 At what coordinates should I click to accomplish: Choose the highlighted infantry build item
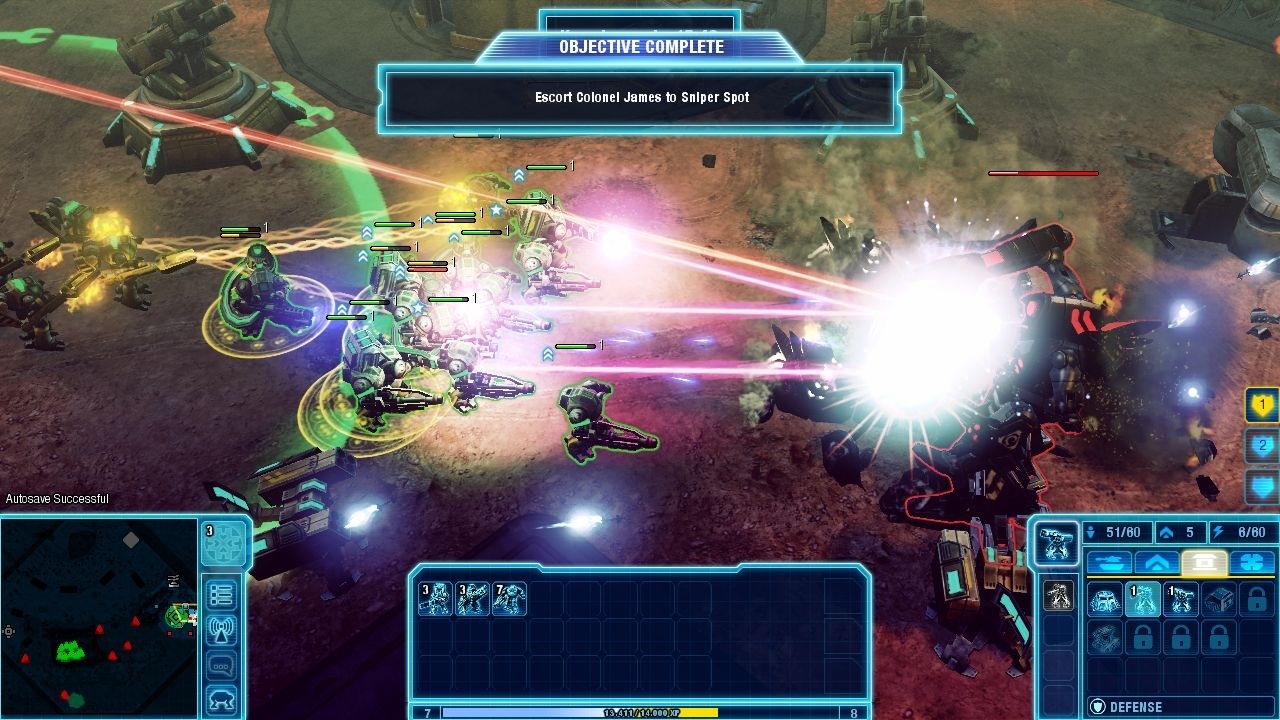(x=1143, y=600)
